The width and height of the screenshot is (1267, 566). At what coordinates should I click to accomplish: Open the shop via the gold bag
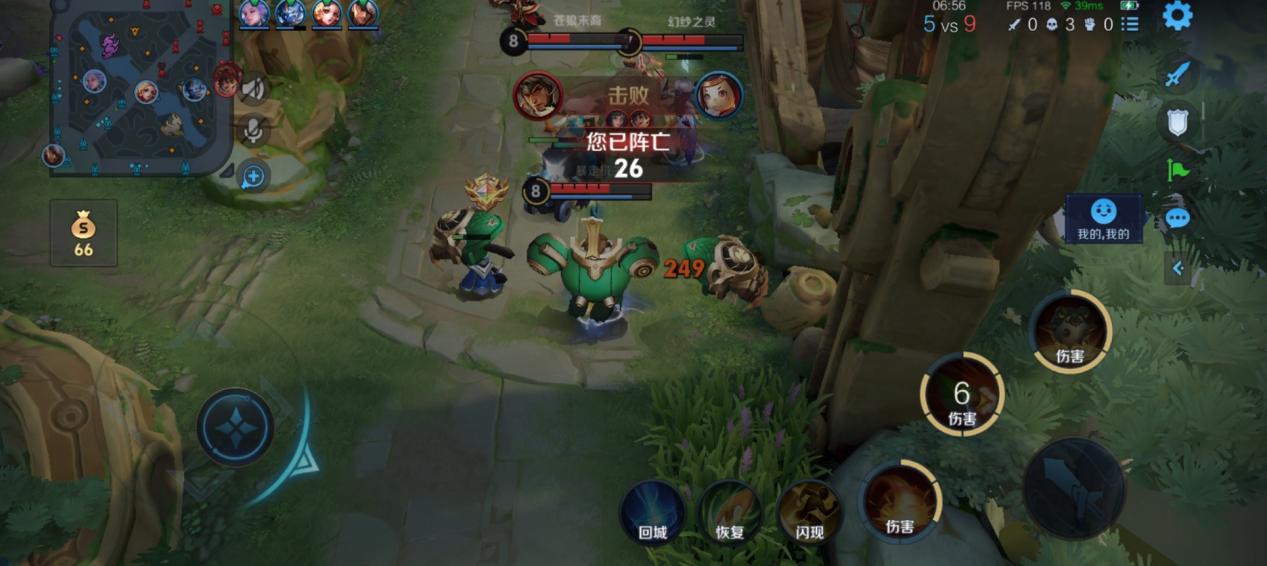(x=84, y=233)
